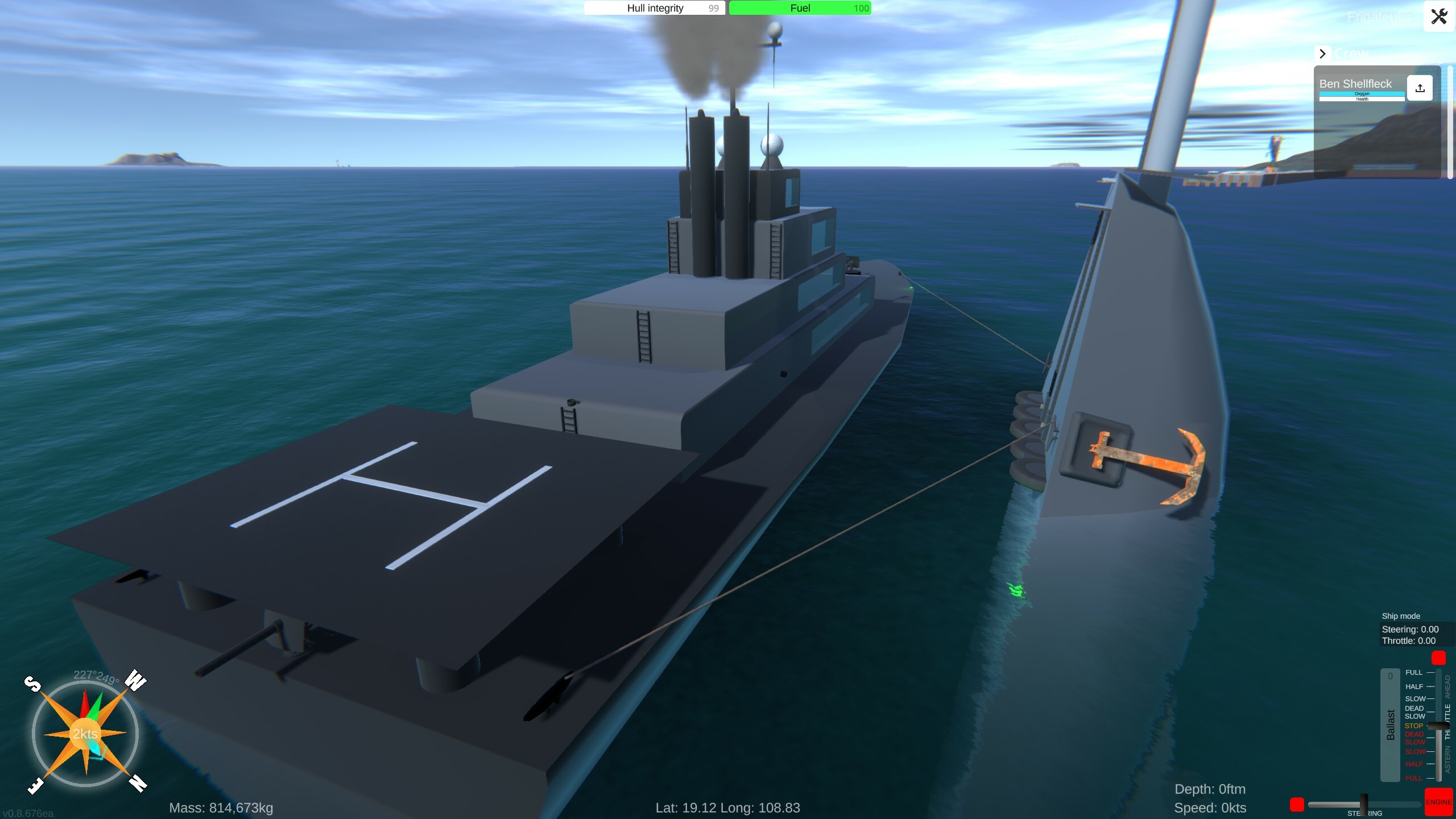The width and height of the screenshot is (1456, 819).
Task: Click the orange STOP throttle label
Action: point(1413,726)
